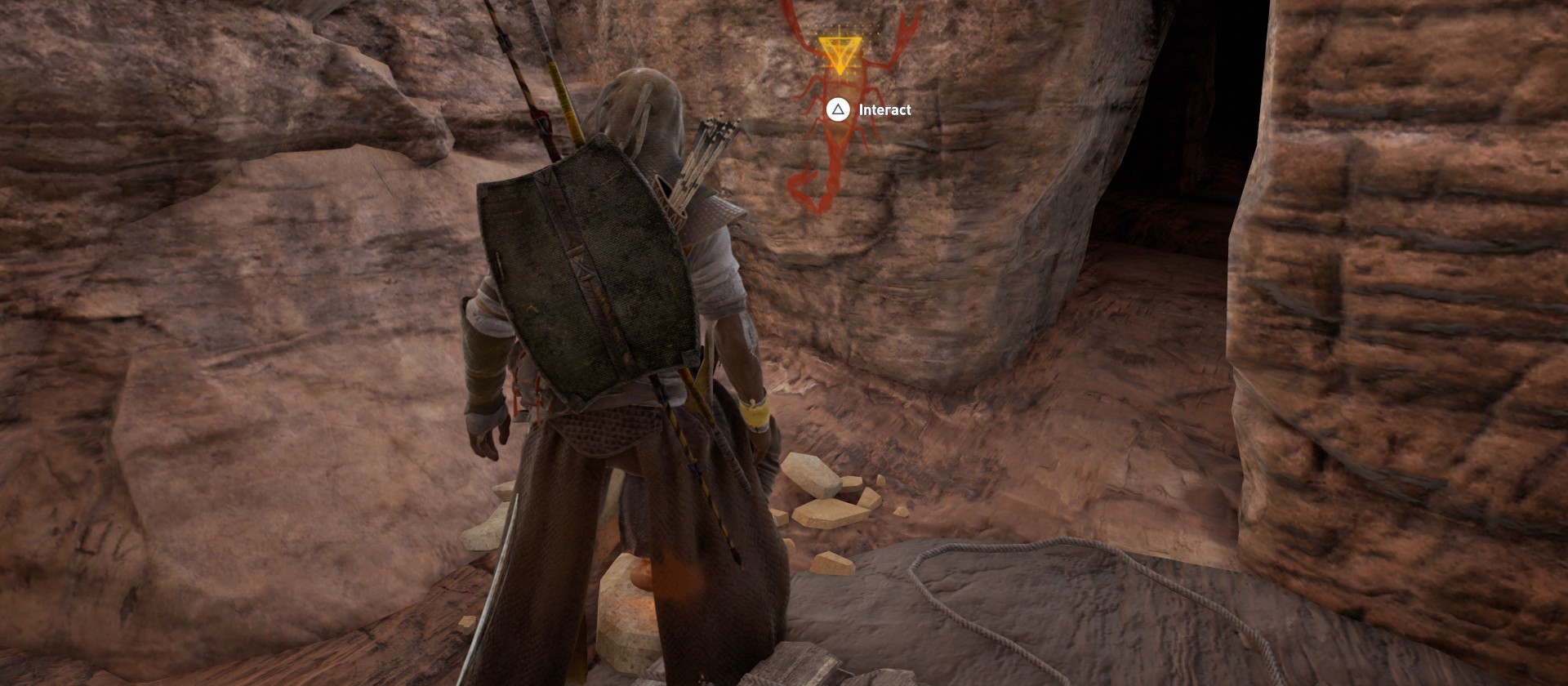Click the yellow triangular objective marker
This screenshot has width=1568, height=686.
tap(840, 54)
